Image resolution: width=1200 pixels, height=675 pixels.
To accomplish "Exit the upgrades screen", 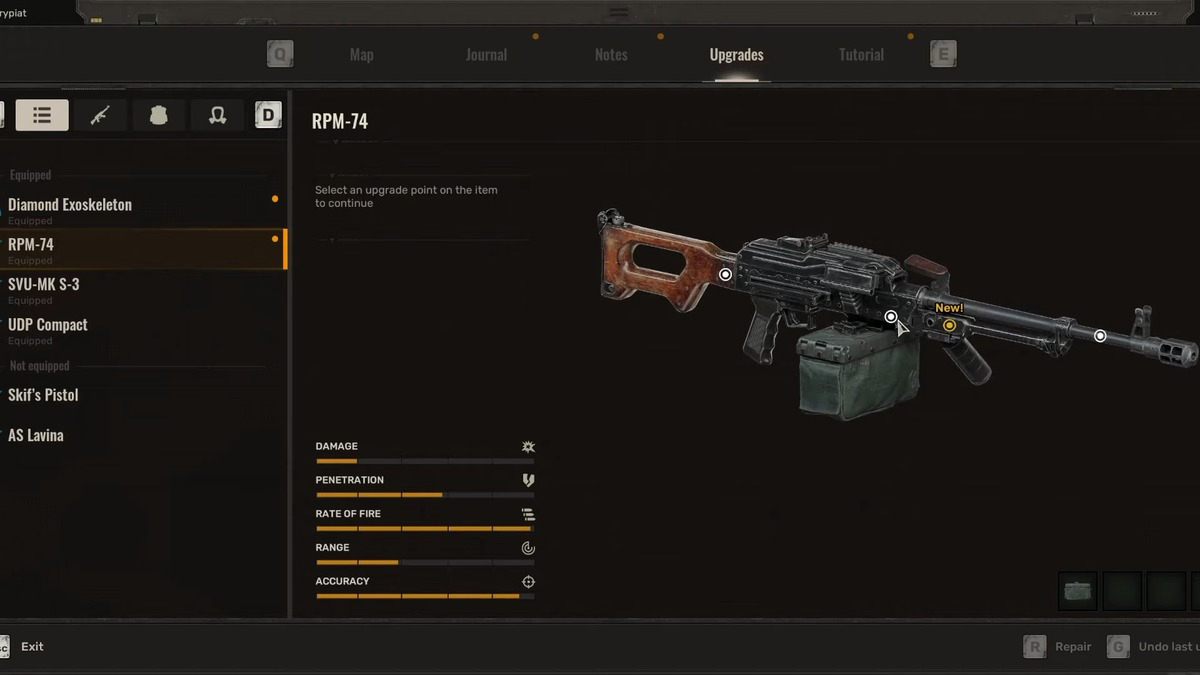I will [32, 647].
